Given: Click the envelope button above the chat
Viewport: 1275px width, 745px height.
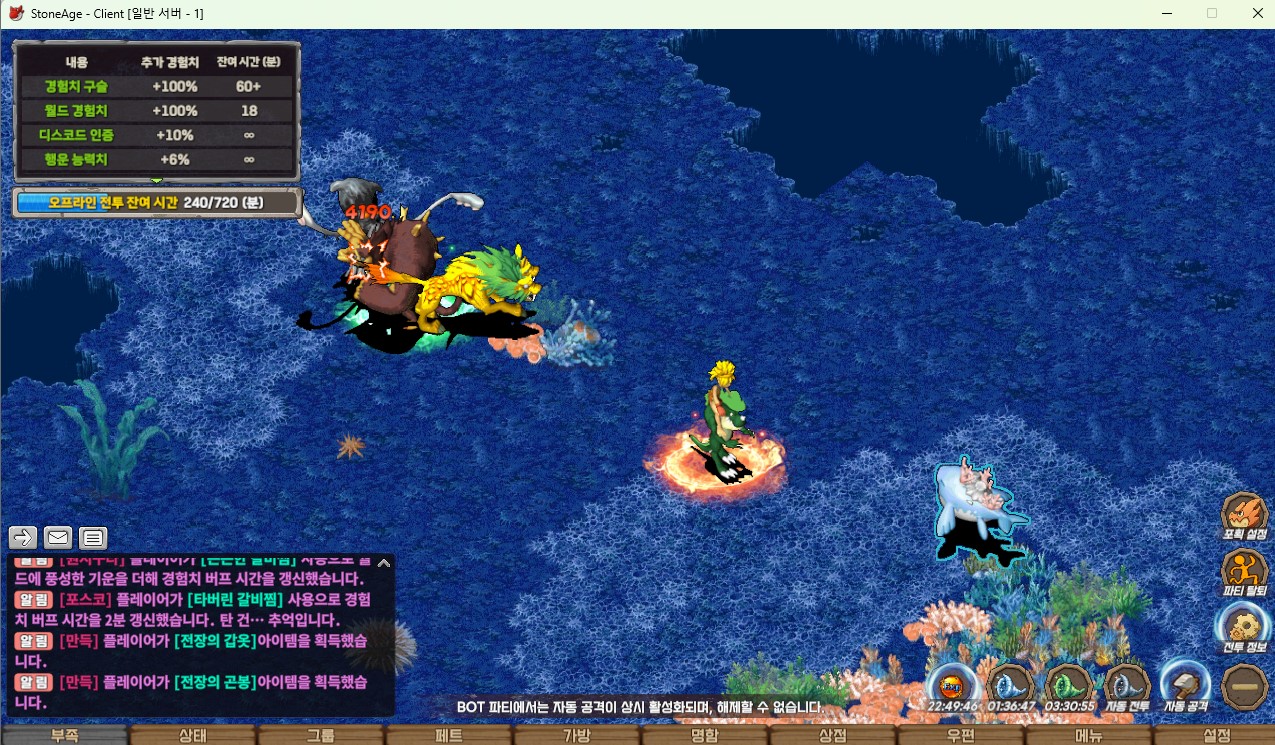Looking at the screenshot, I should pyautogui.click(x=58, y=537).
